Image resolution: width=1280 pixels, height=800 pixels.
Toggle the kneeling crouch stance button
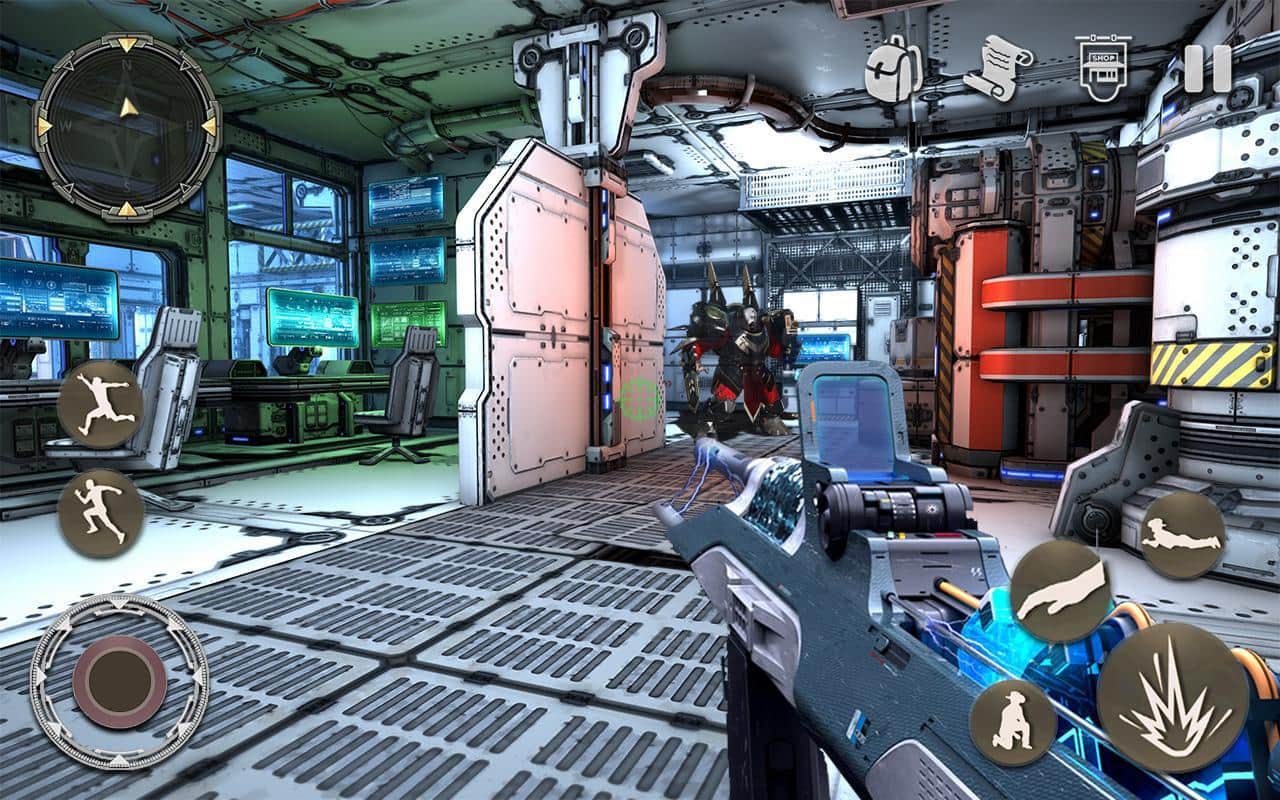pos(1012,722)
